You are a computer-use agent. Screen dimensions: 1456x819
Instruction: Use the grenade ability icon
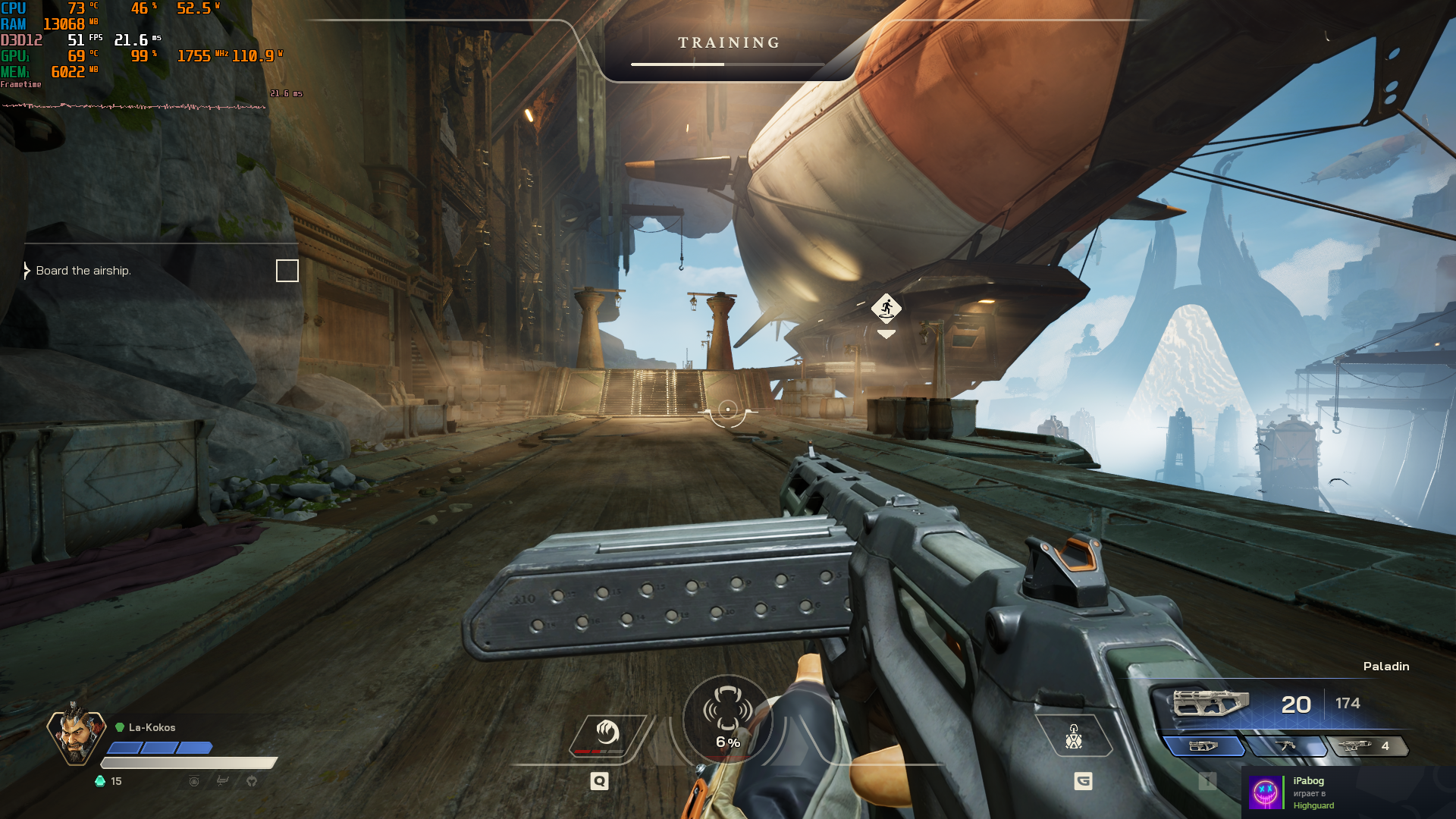(1074, 736)
